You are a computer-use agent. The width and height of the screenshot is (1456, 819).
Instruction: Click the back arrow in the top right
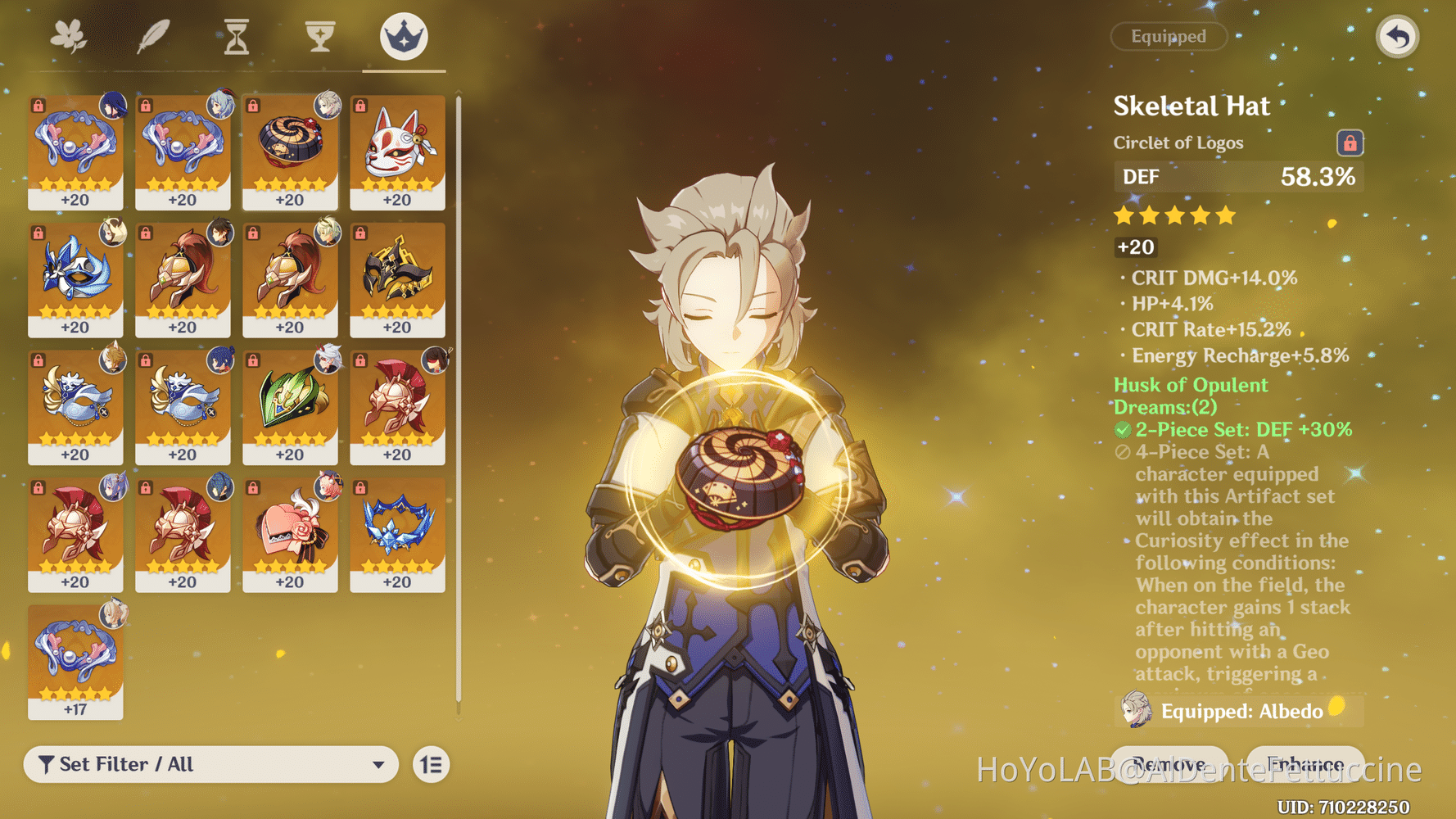(x=1397, y=36)
